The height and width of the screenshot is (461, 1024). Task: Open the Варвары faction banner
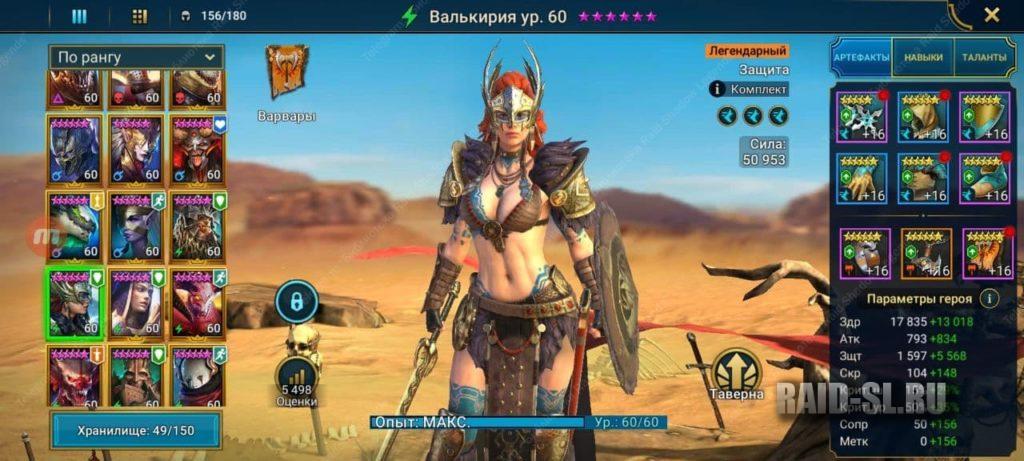(287, 73)
